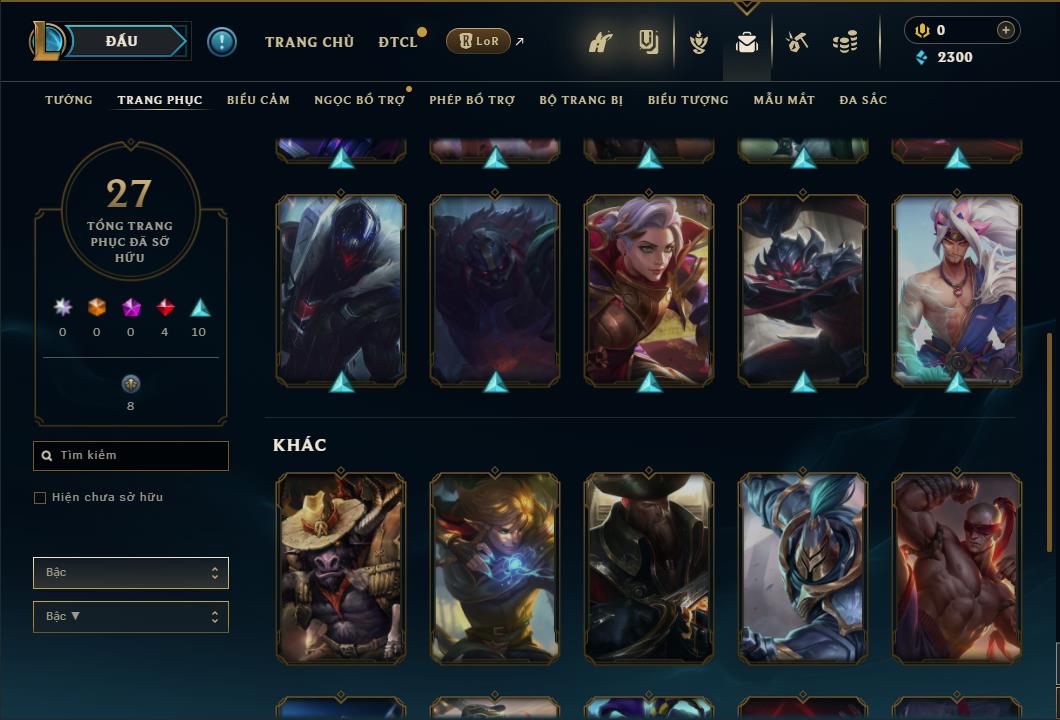Select the cowboy bull skin card

[x=341, y=568]
